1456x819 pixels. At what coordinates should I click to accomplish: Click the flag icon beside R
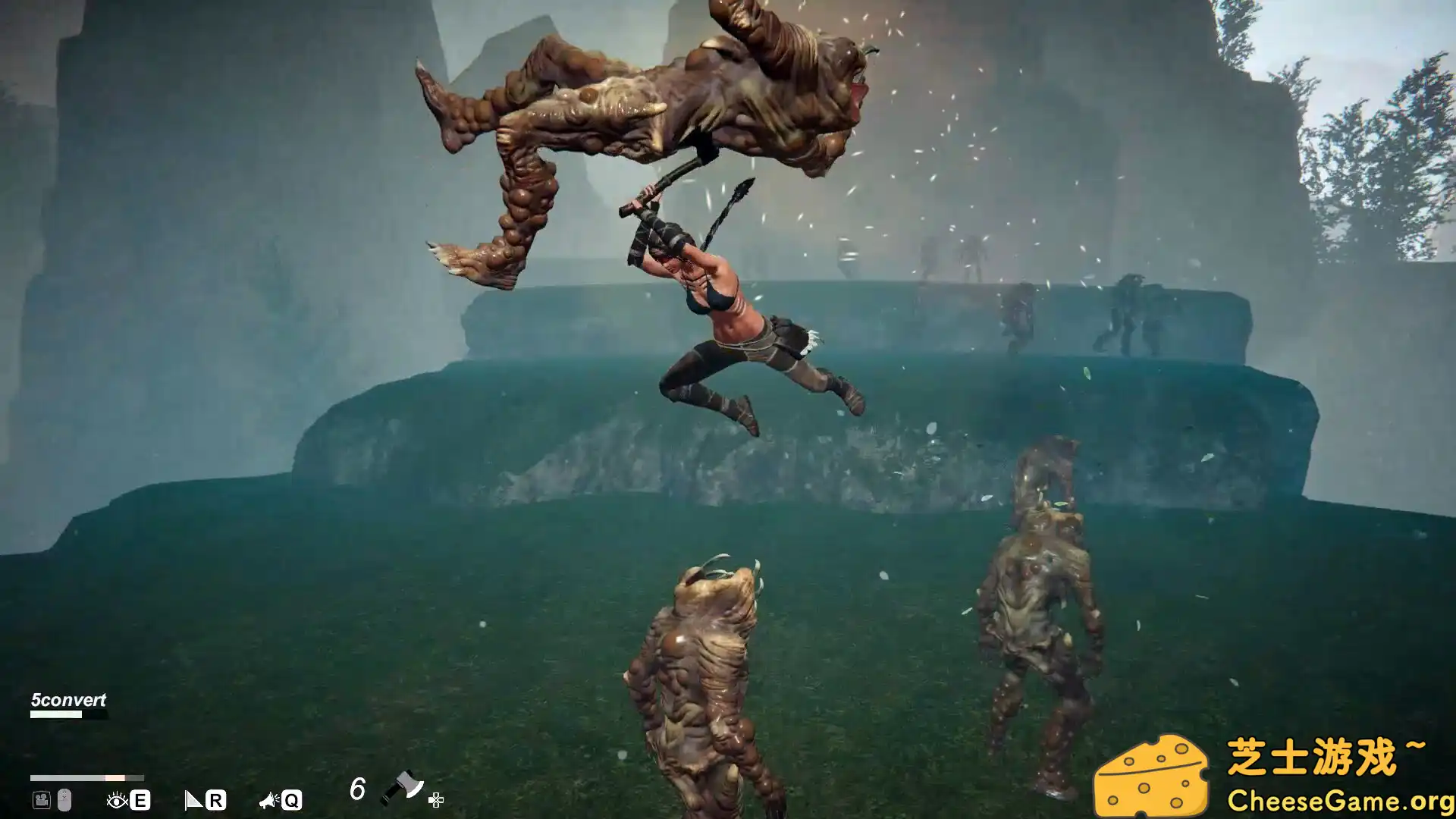(193, 800)
